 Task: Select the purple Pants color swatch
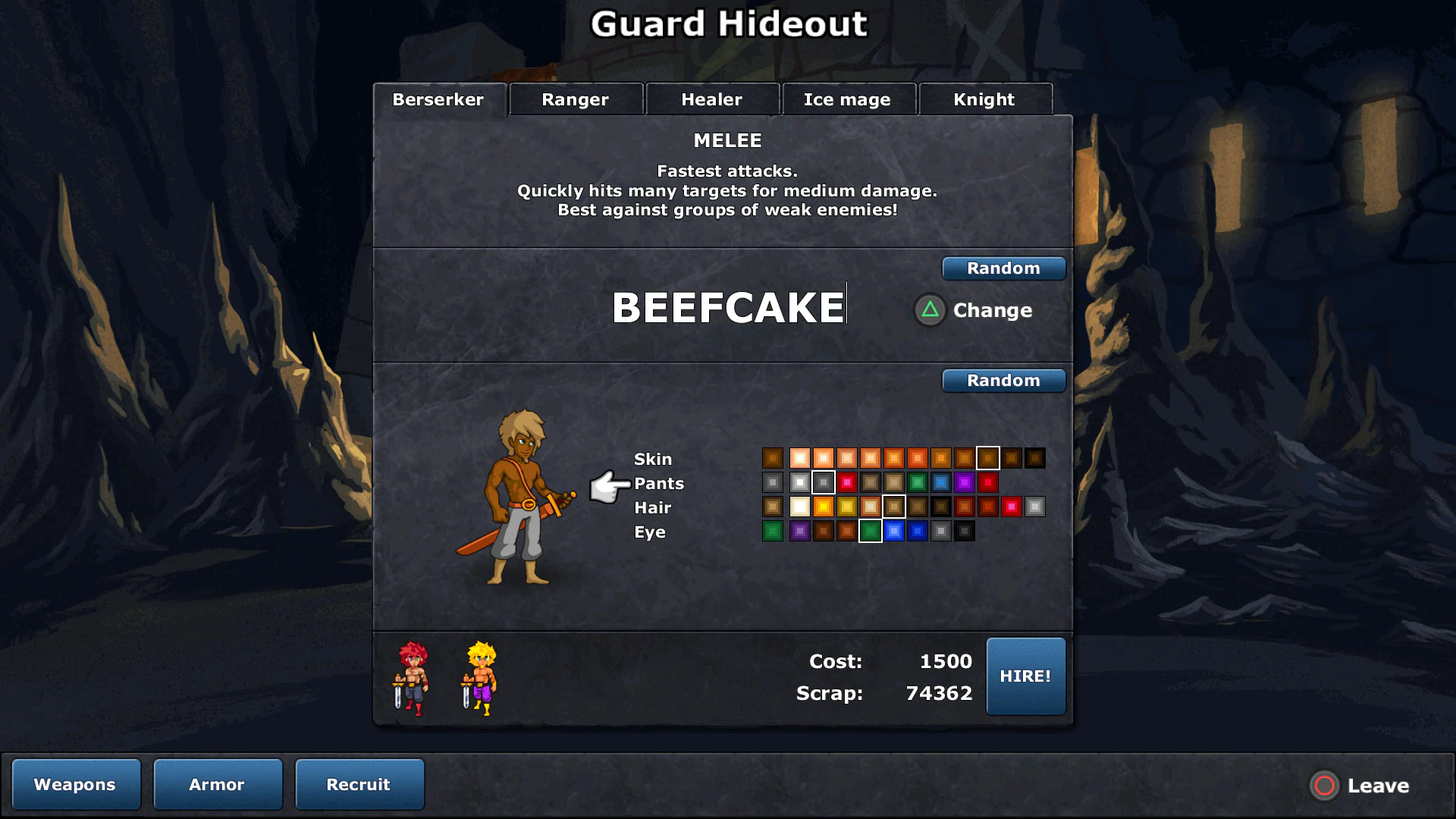pos(965,482)
